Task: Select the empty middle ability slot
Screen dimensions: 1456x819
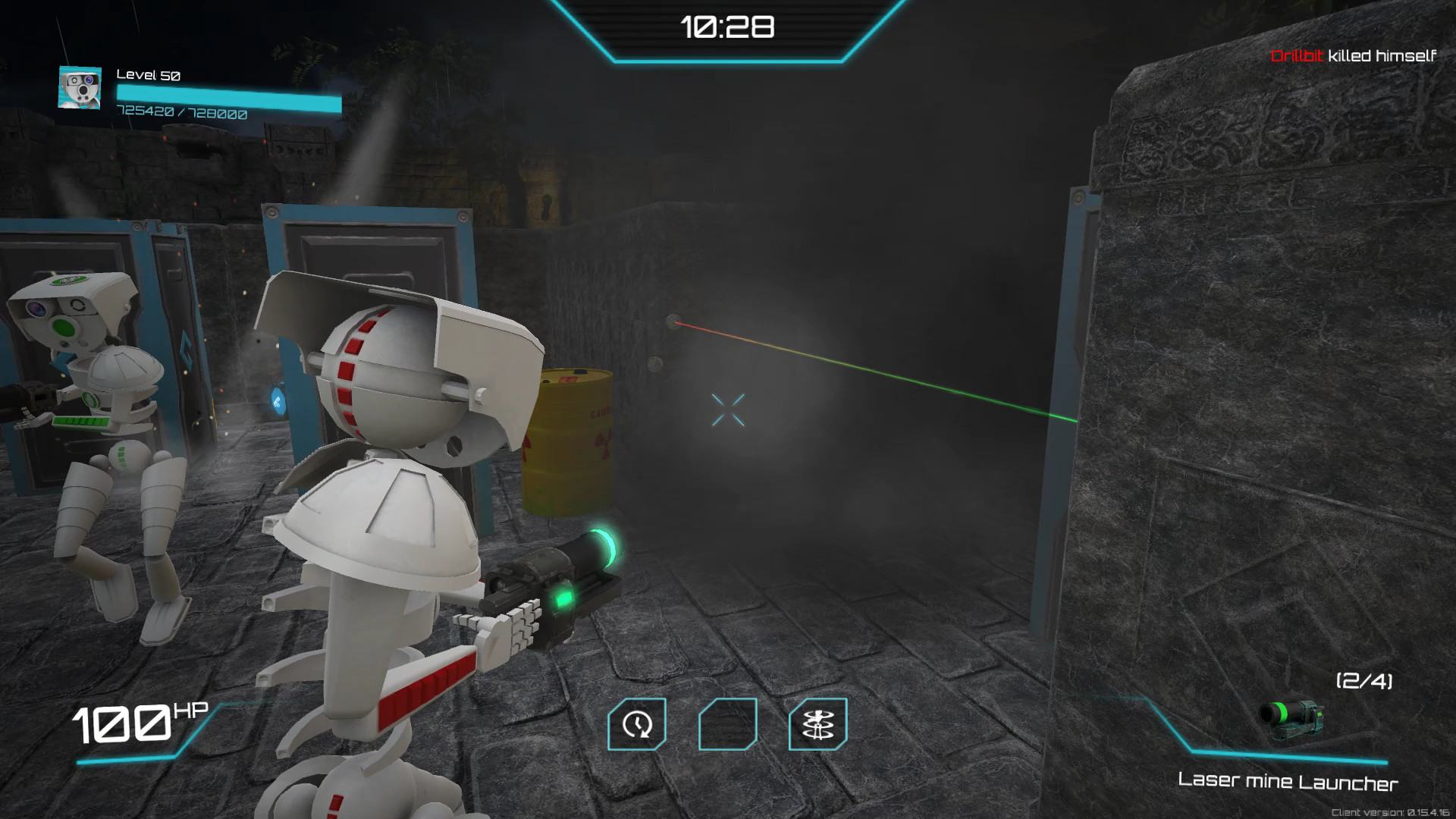Action: click(x=727, y=724)
